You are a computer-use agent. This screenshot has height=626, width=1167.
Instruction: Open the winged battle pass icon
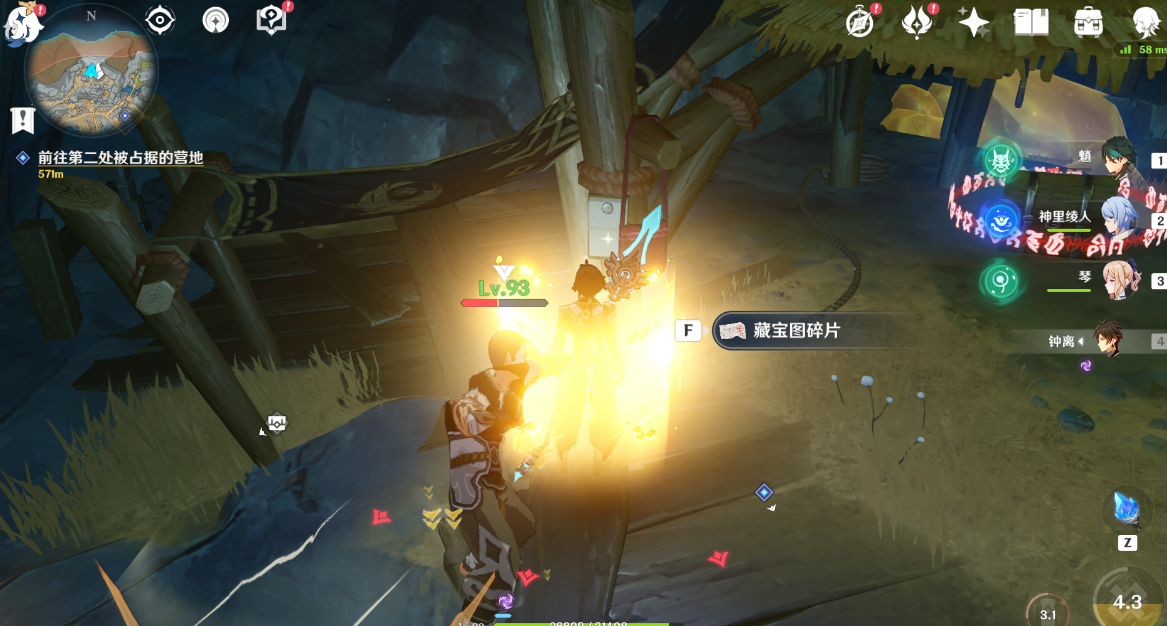tap(916, 22)
